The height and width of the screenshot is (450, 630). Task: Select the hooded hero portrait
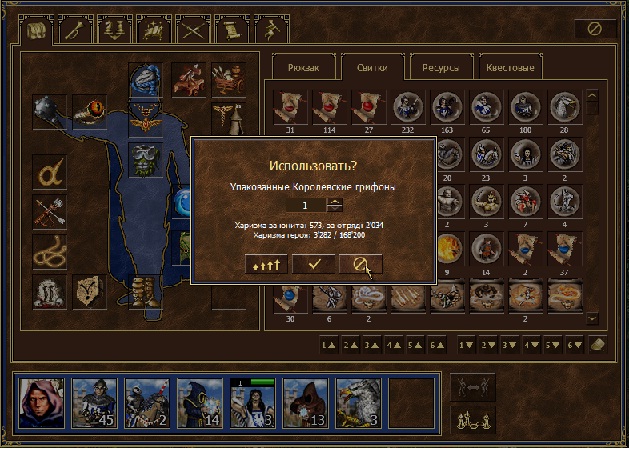tap(42, 401)
